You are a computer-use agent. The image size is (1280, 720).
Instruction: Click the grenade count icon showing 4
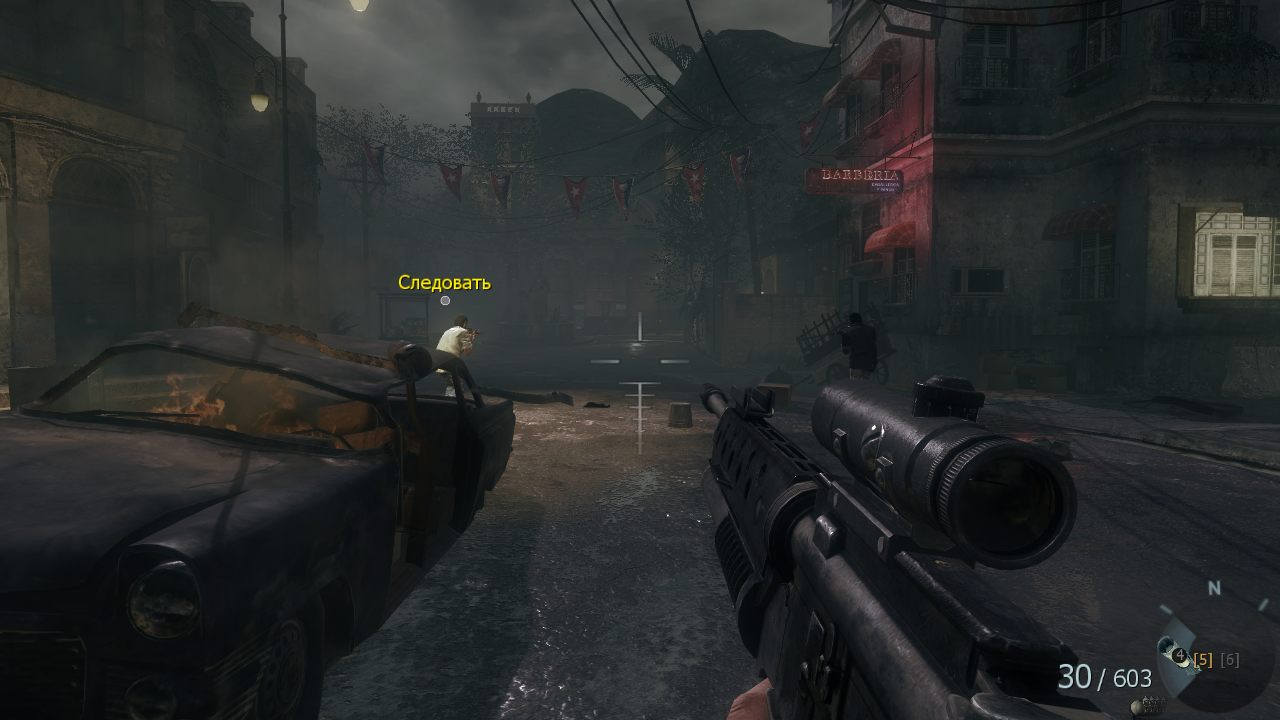[x=1180, y=654]
